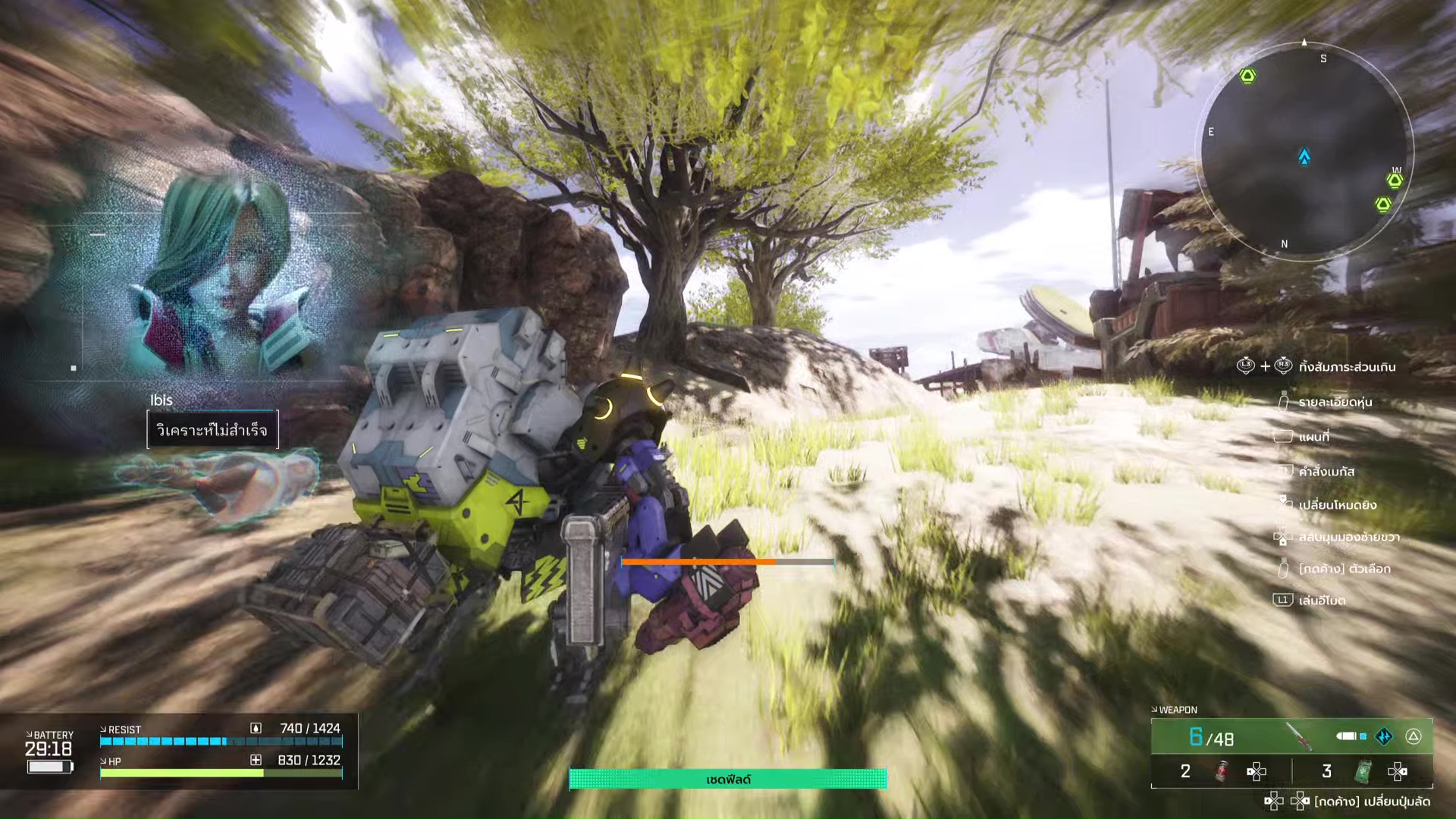Screen dimensions: 1456x819
Task: Select the green marker nearest the S label
Action: [1247, 76]
